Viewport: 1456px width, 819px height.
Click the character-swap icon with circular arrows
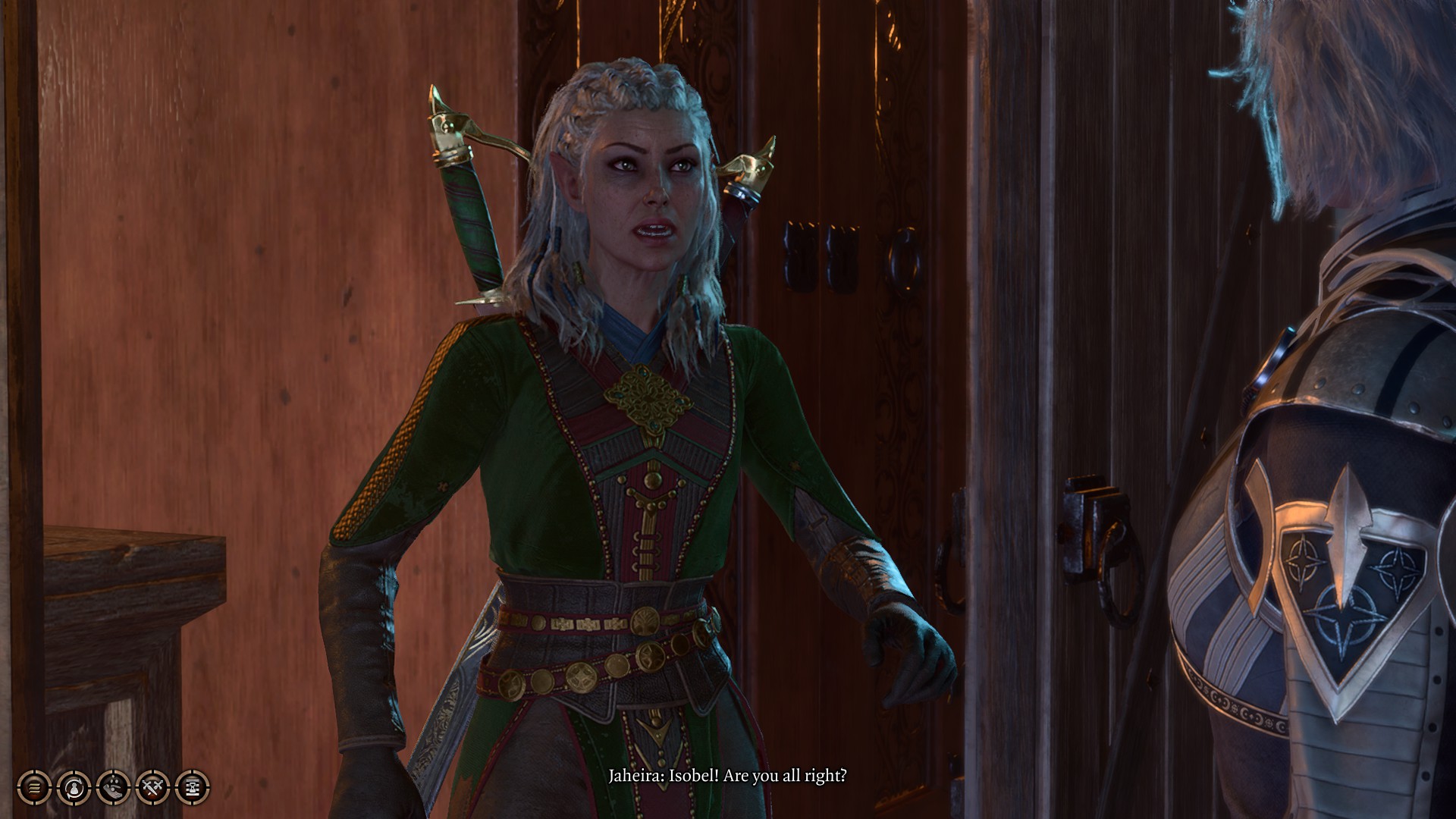click(x=74, y=788)
